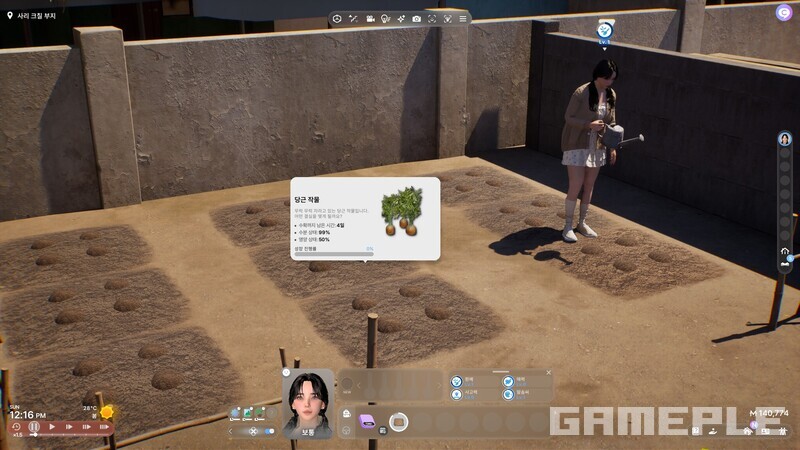
Task: Open the video recording tool
Action: tap(369, 19)
